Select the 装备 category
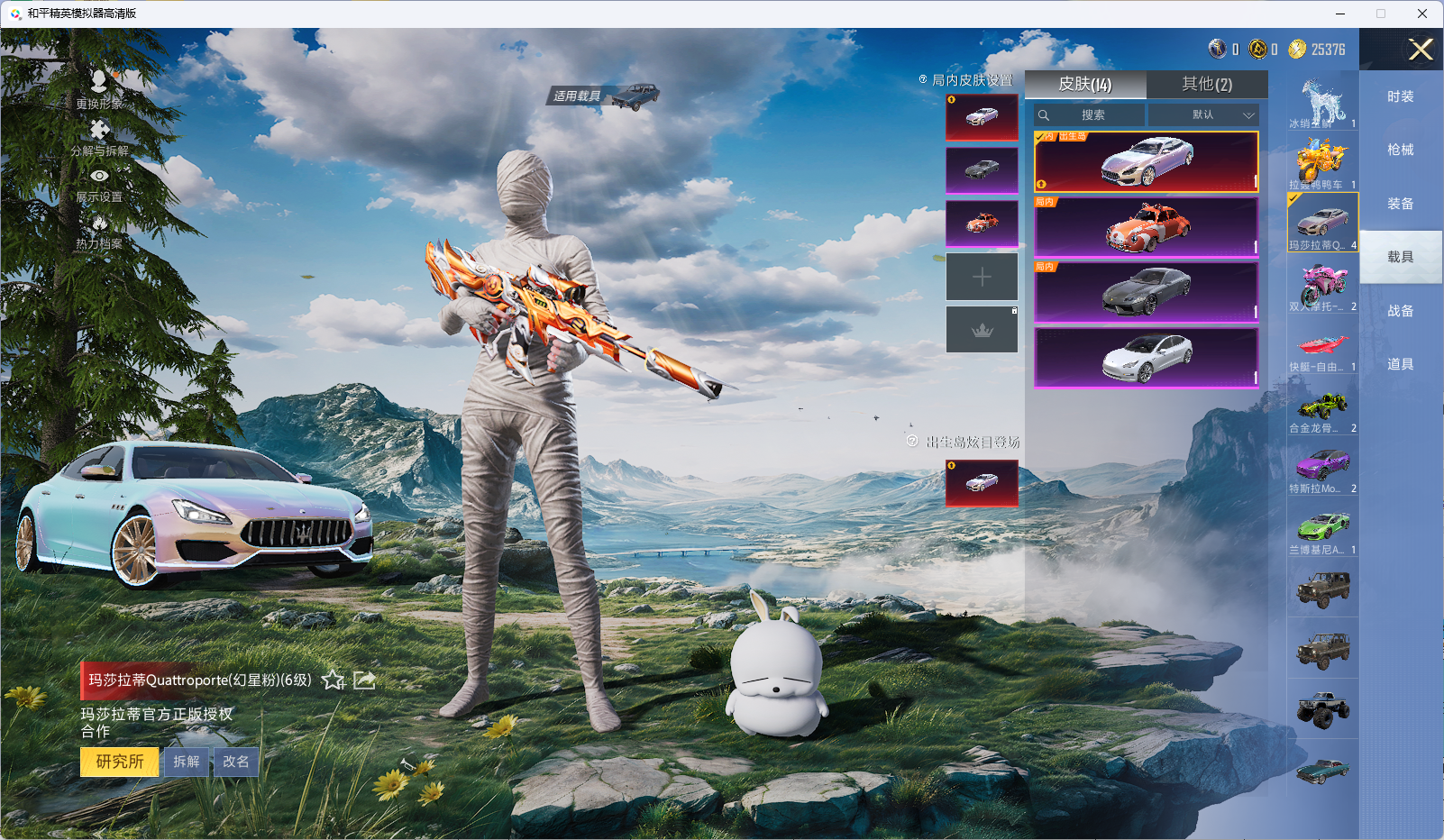1444x840 pixels. click(x=1400, y=204)
